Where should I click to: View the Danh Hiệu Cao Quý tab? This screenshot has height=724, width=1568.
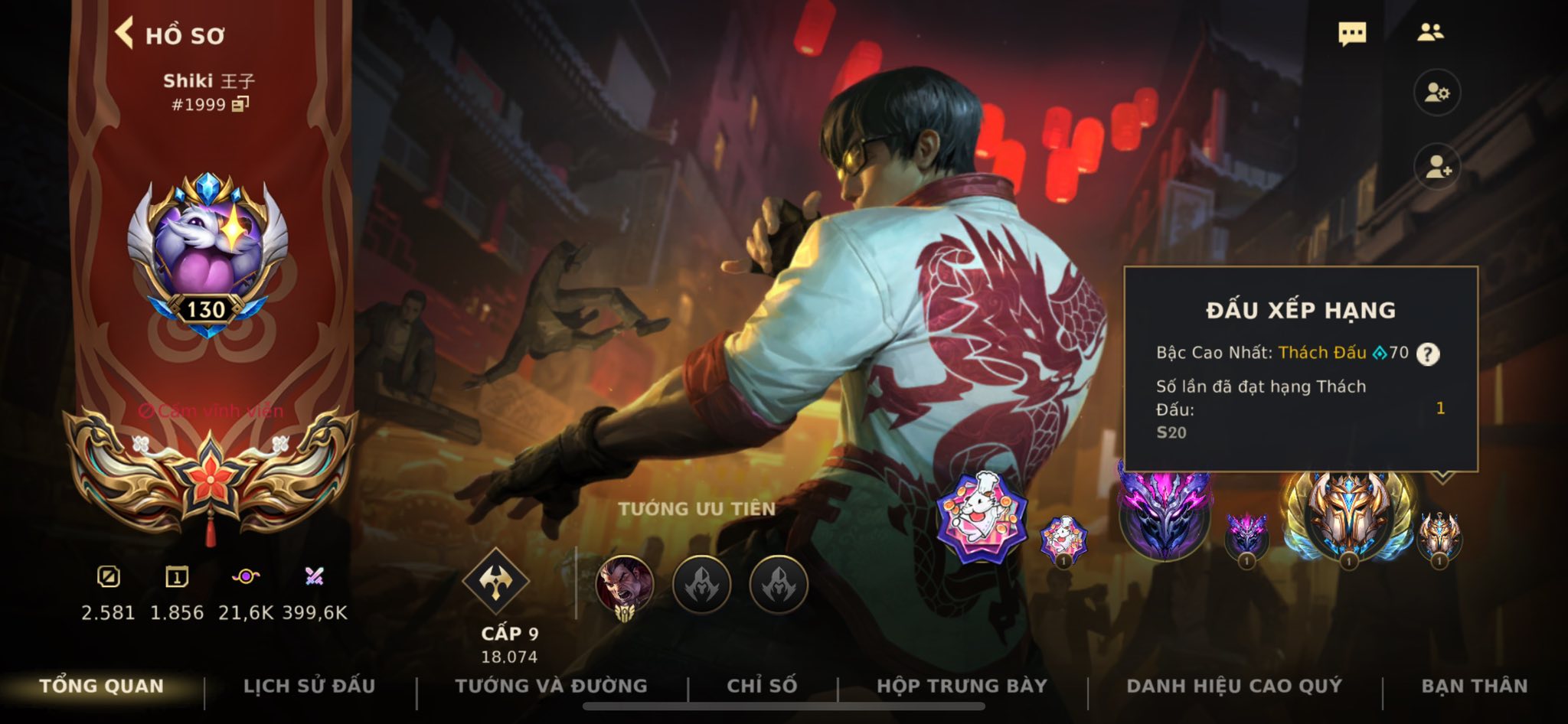tap(1234, 686)
